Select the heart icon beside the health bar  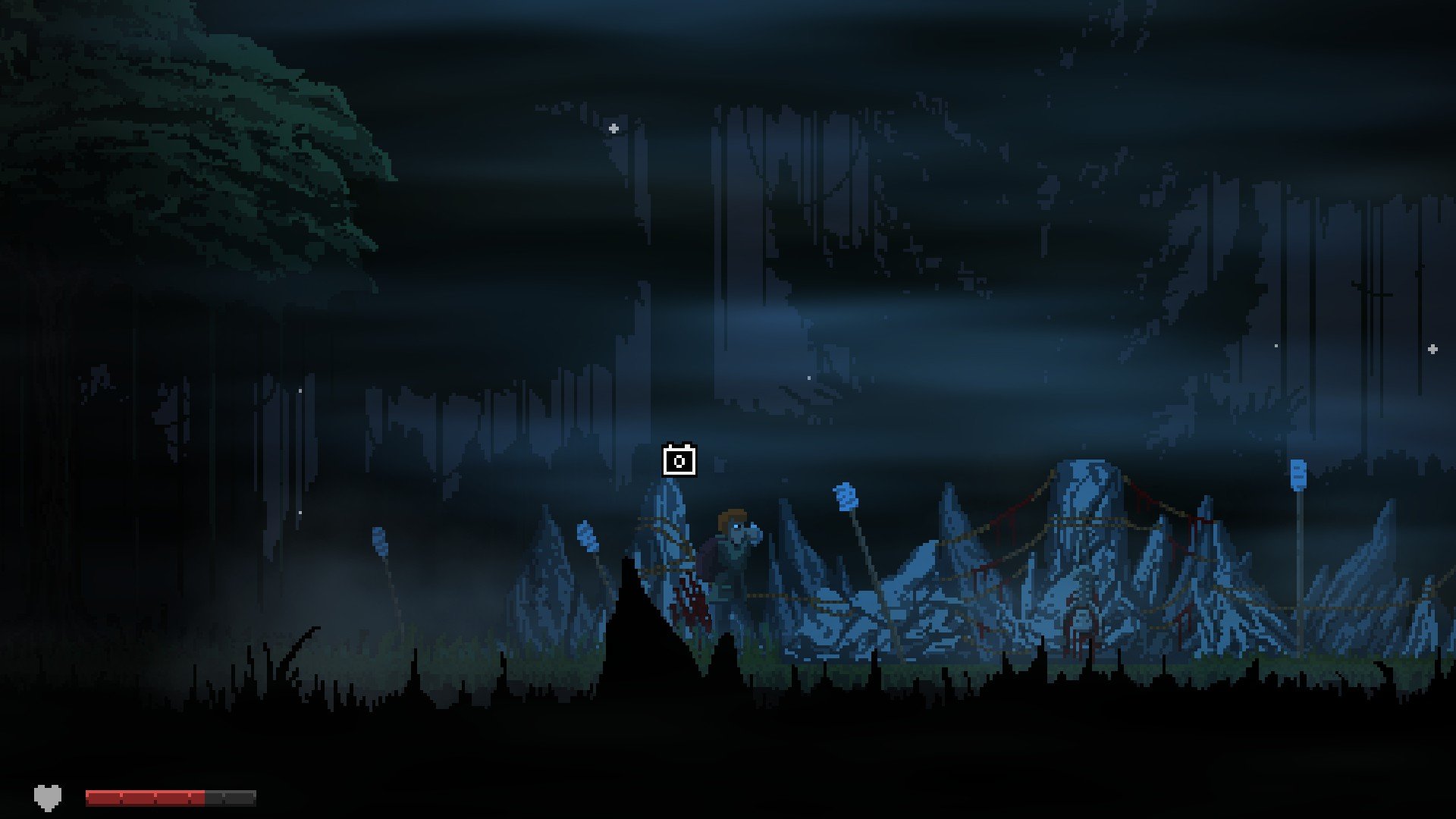click(x=47, y=797)
